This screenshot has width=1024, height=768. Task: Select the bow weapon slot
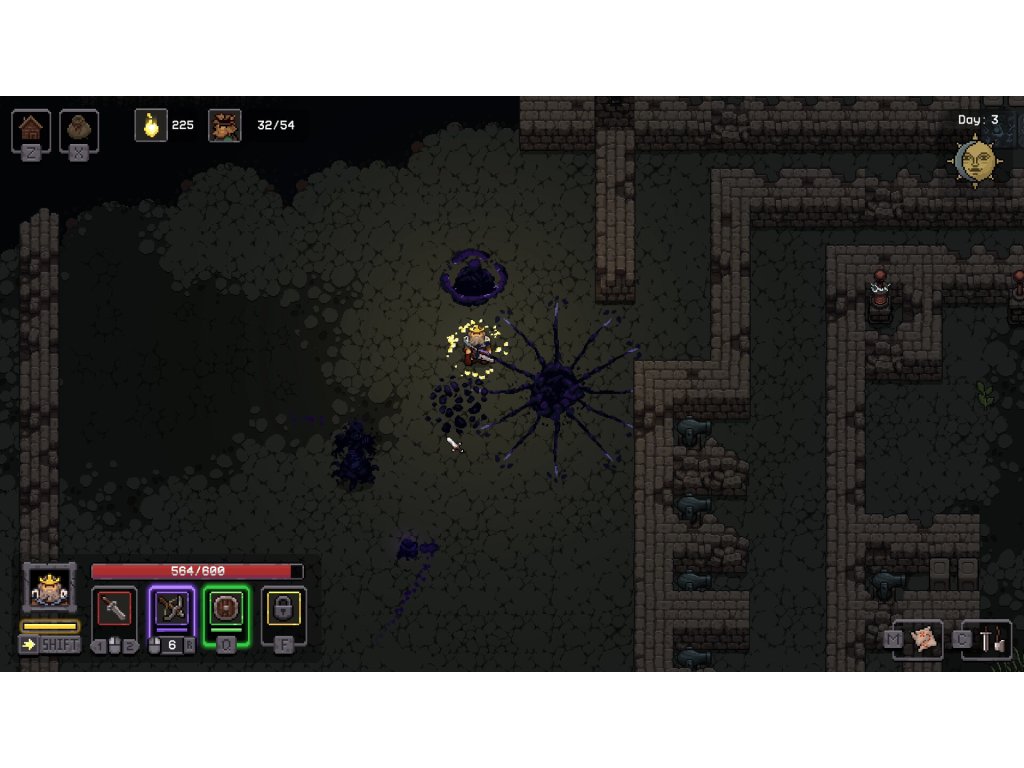(171, 609)
